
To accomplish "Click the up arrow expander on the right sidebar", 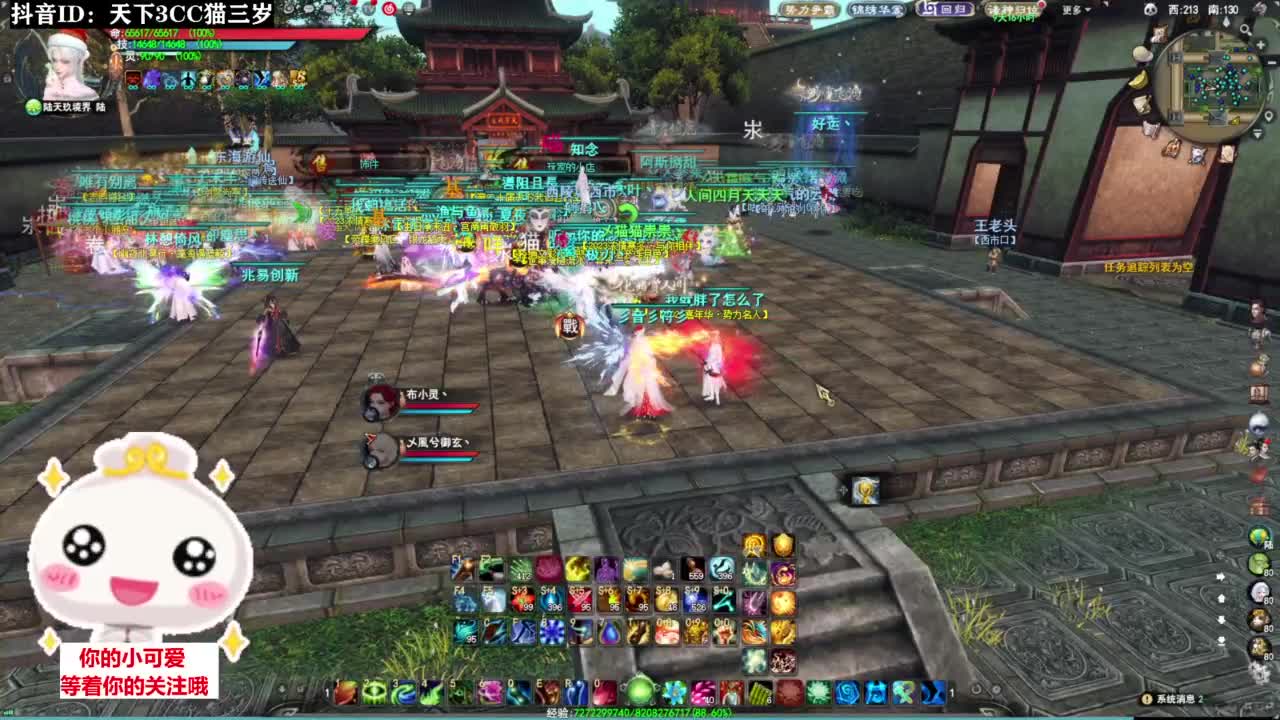I will pyautogui.click(x=1222, y=597).
